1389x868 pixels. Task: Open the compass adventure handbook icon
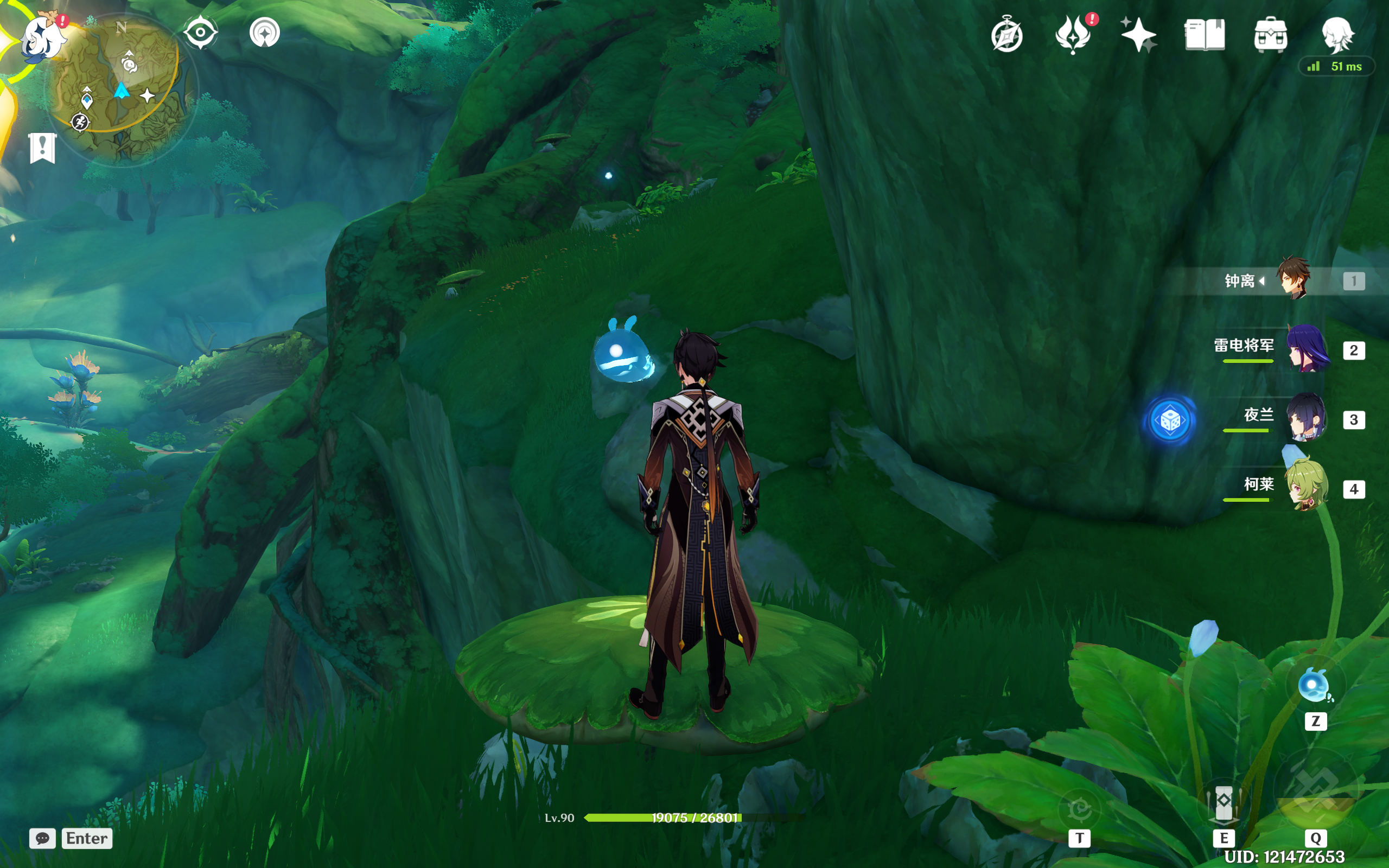click(x=1006, y=36)
